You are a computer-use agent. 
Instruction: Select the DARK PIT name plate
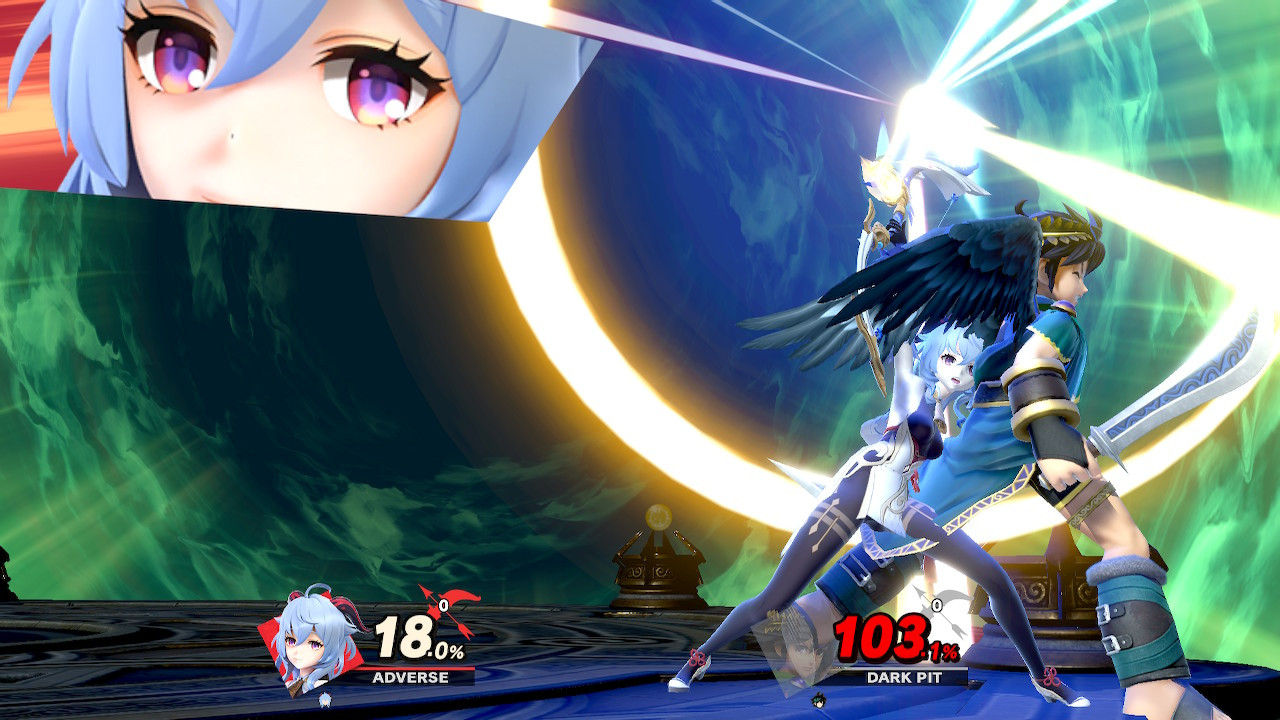click(905, 676)
